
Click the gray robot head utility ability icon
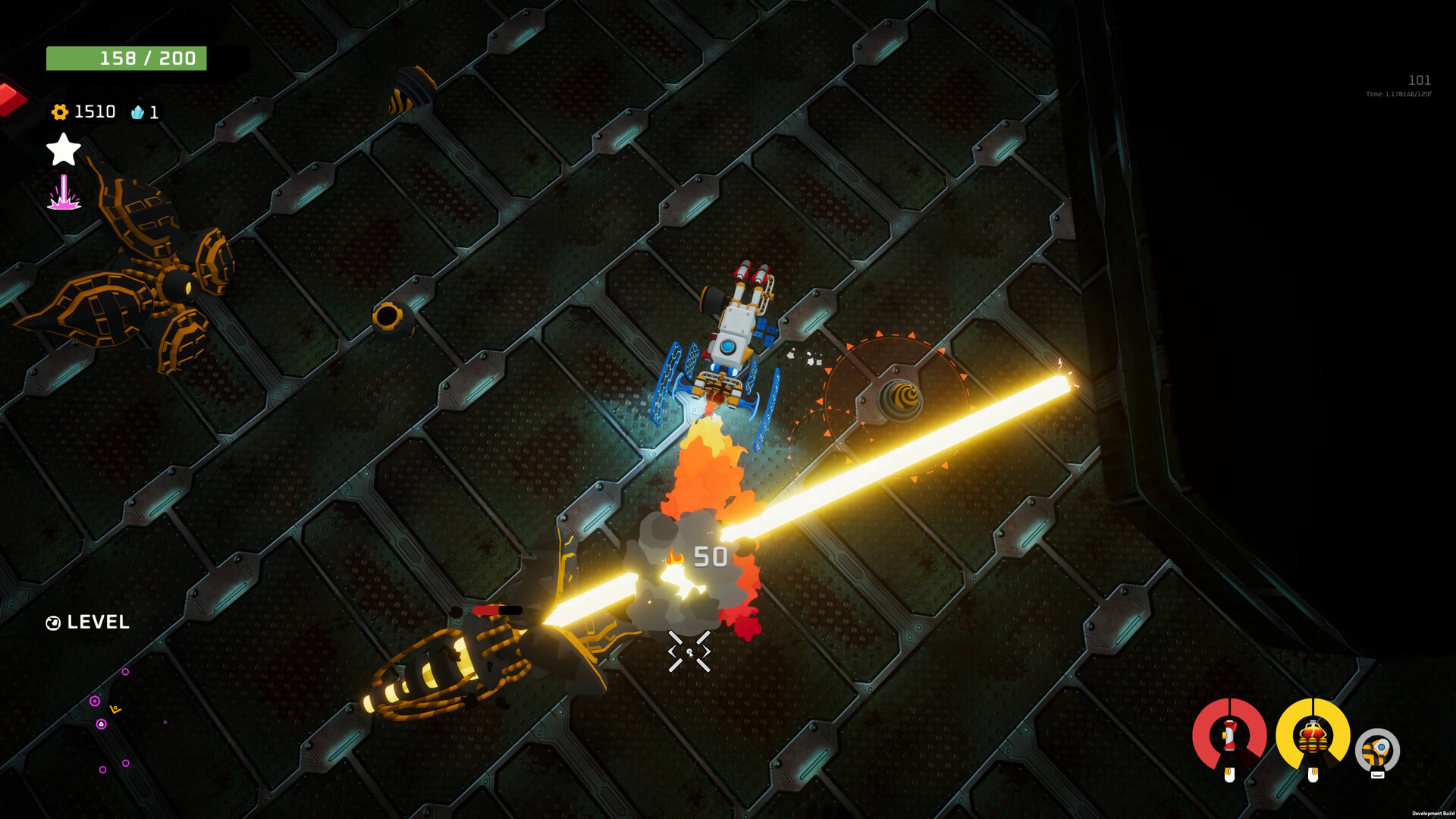(x=1379, y=749)
